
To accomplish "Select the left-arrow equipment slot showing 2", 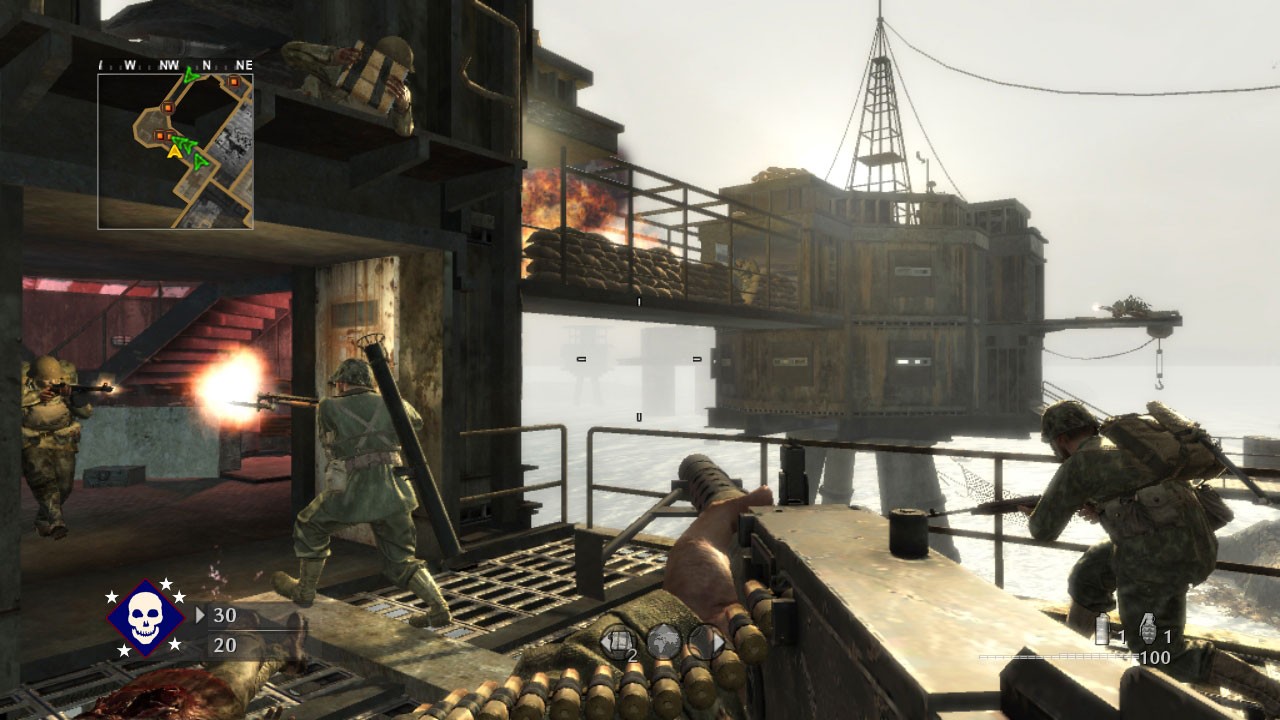I will 618,641.
